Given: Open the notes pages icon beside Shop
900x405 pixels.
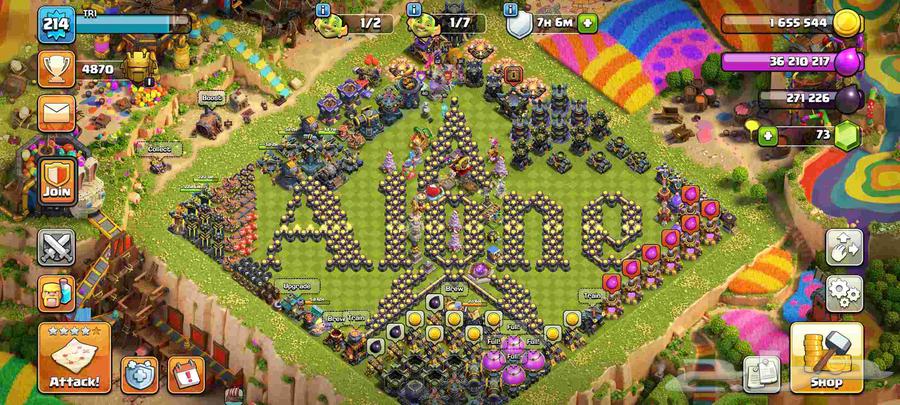Looking at the screenshot, I should [761, 373].
